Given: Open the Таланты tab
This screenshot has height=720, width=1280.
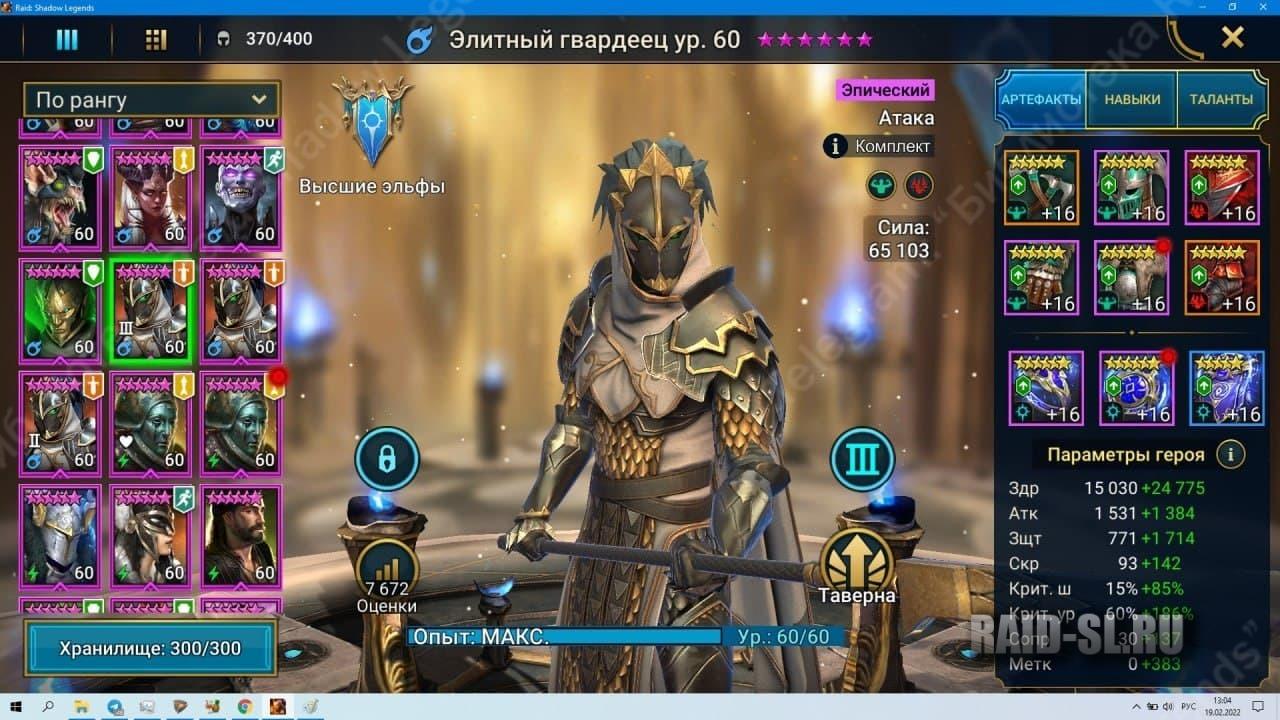Looking at the screenshot, I should point(1221,99).
